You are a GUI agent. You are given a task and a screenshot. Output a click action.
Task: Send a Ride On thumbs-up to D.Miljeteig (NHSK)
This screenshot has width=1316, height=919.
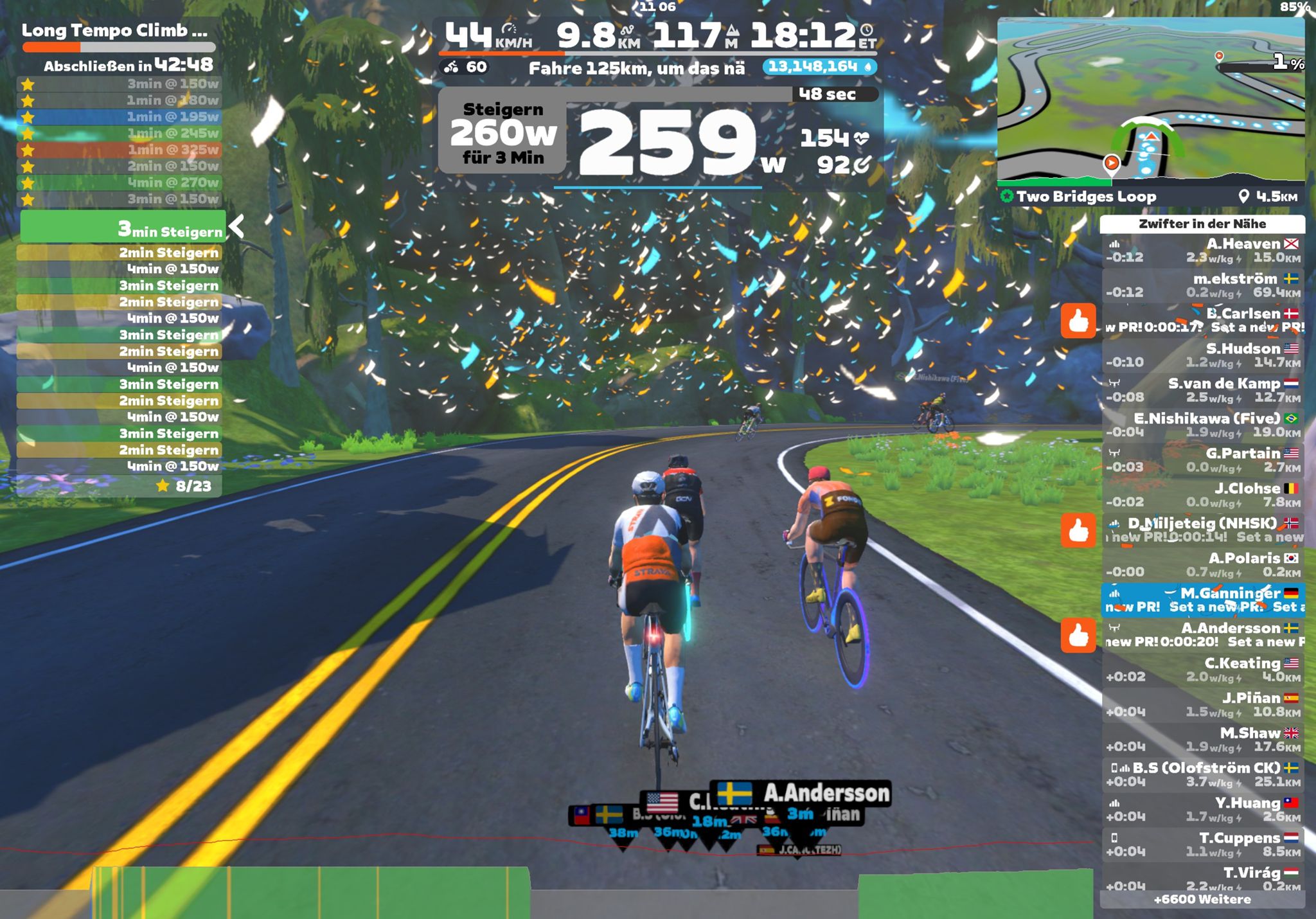click(1078, 530)
